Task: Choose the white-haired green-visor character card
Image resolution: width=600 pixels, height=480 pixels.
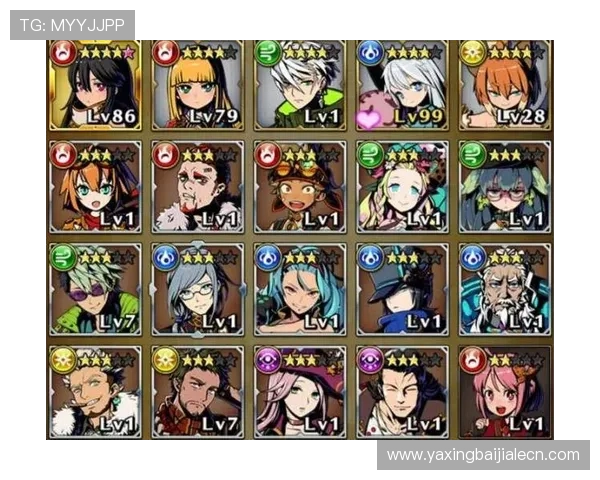Action: pyautogui.click(x=300, y=86)
